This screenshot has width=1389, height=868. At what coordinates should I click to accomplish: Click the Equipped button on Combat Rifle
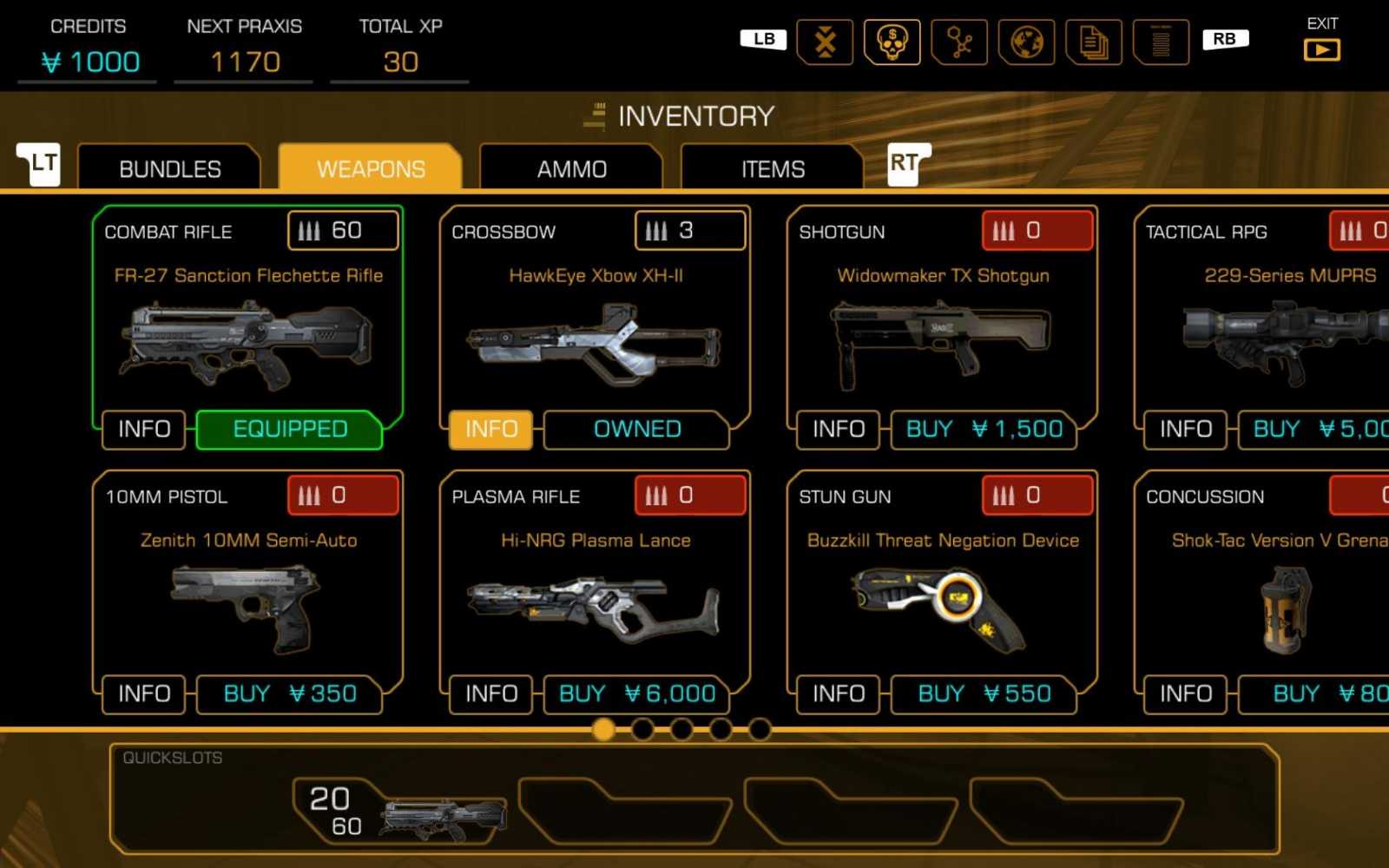coord(289,430)
